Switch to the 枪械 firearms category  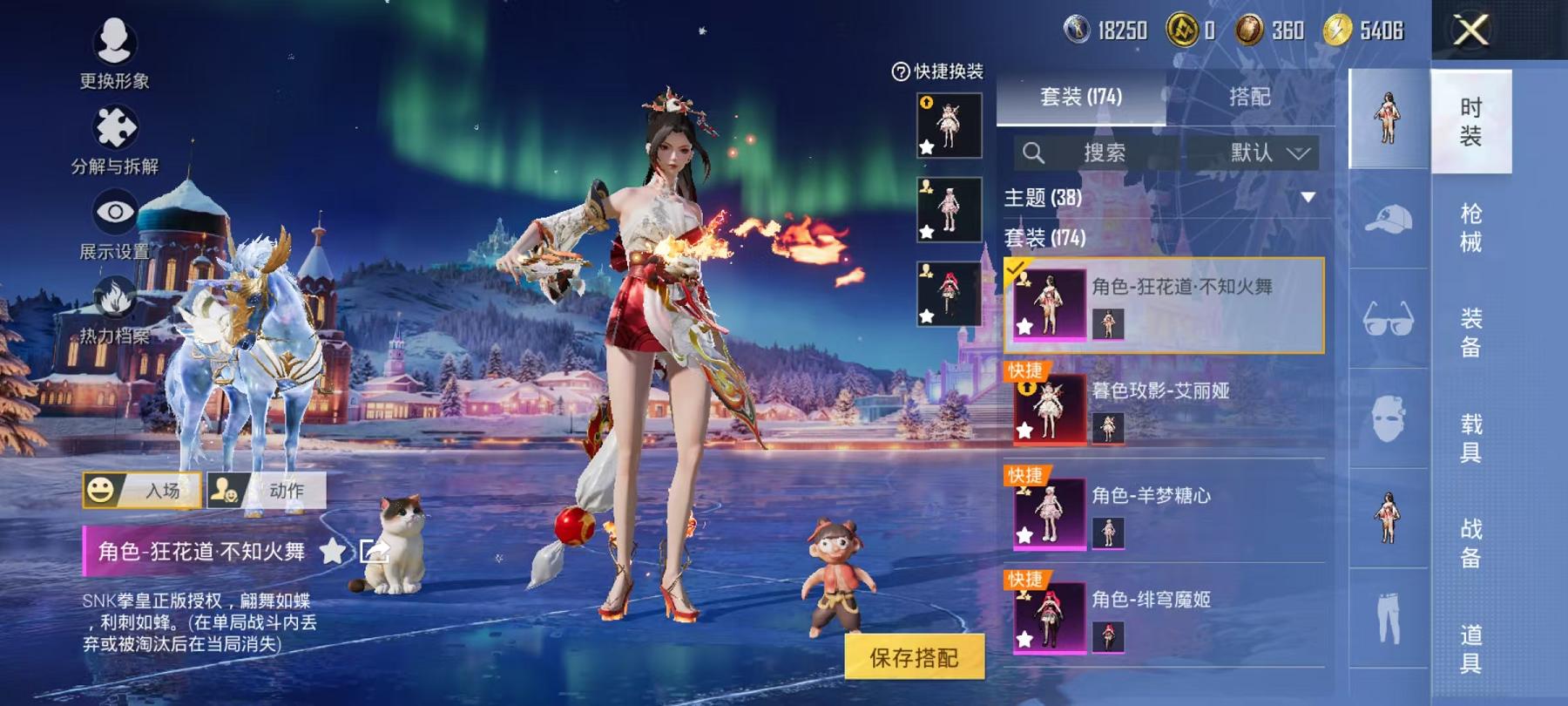point(1470,227)
